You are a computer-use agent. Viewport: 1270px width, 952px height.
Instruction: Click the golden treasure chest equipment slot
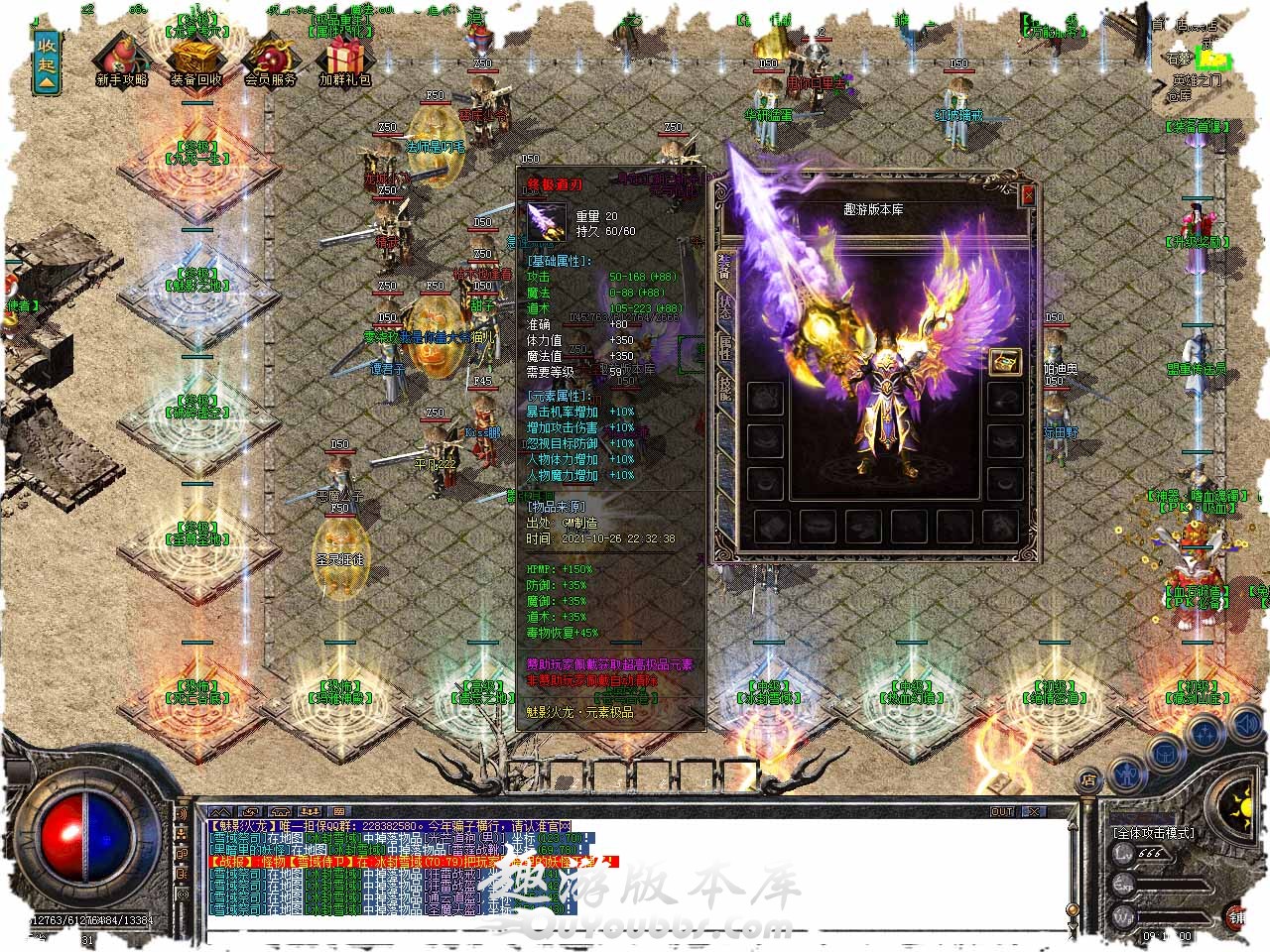[x=1005, y=361]
